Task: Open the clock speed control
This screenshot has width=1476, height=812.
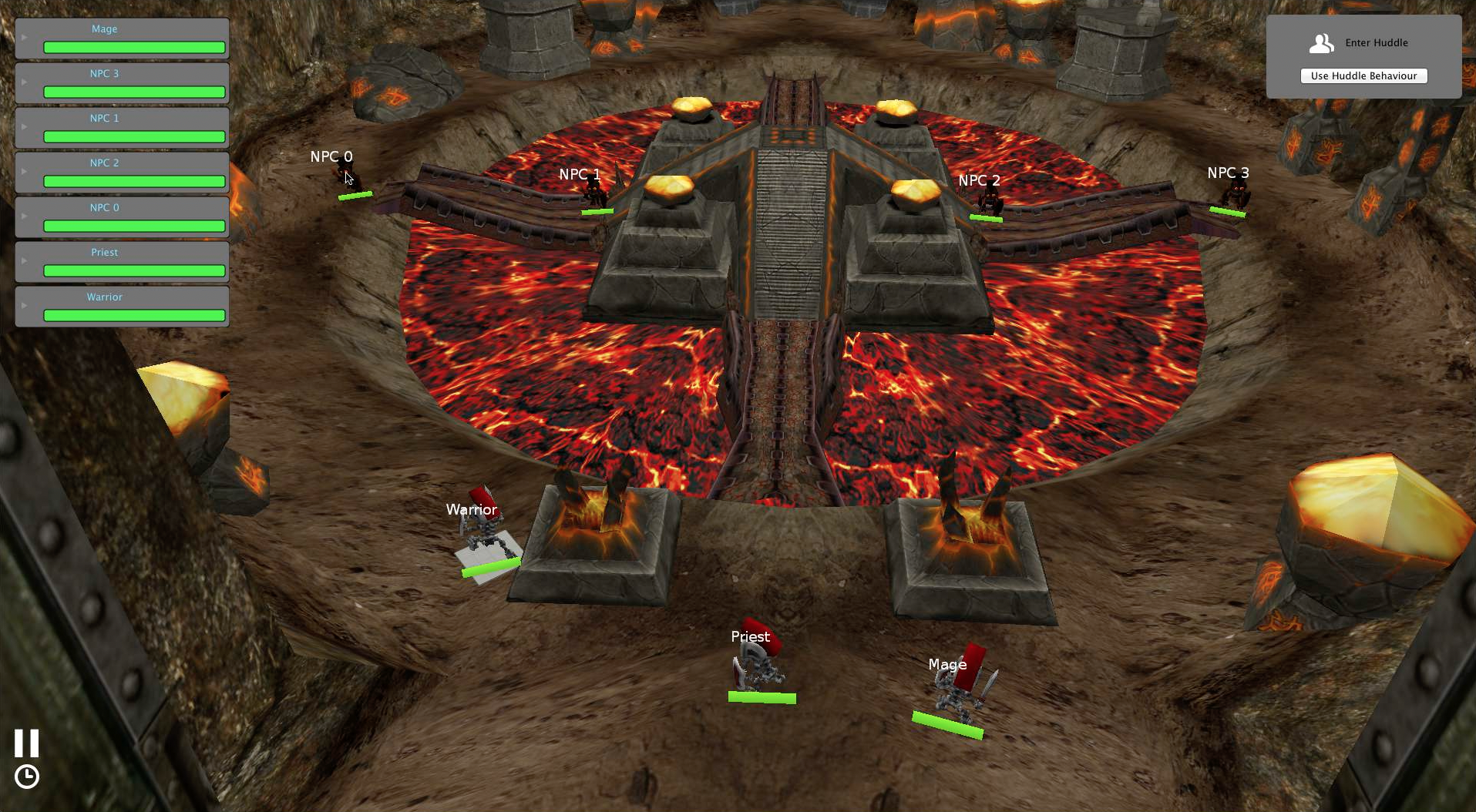Action: [27, 777]
